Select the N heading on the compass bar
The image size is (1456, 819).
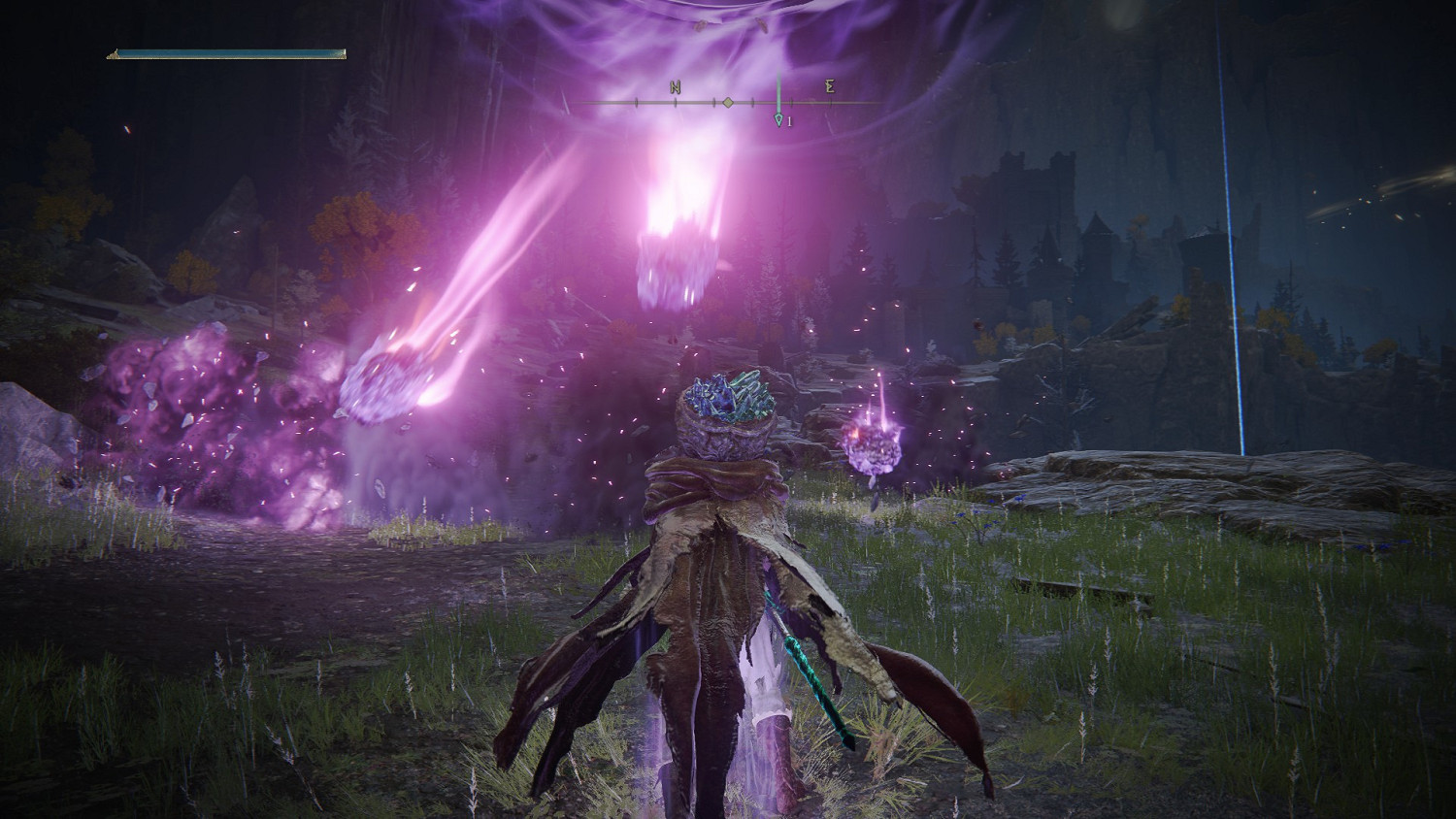point(676,87)
